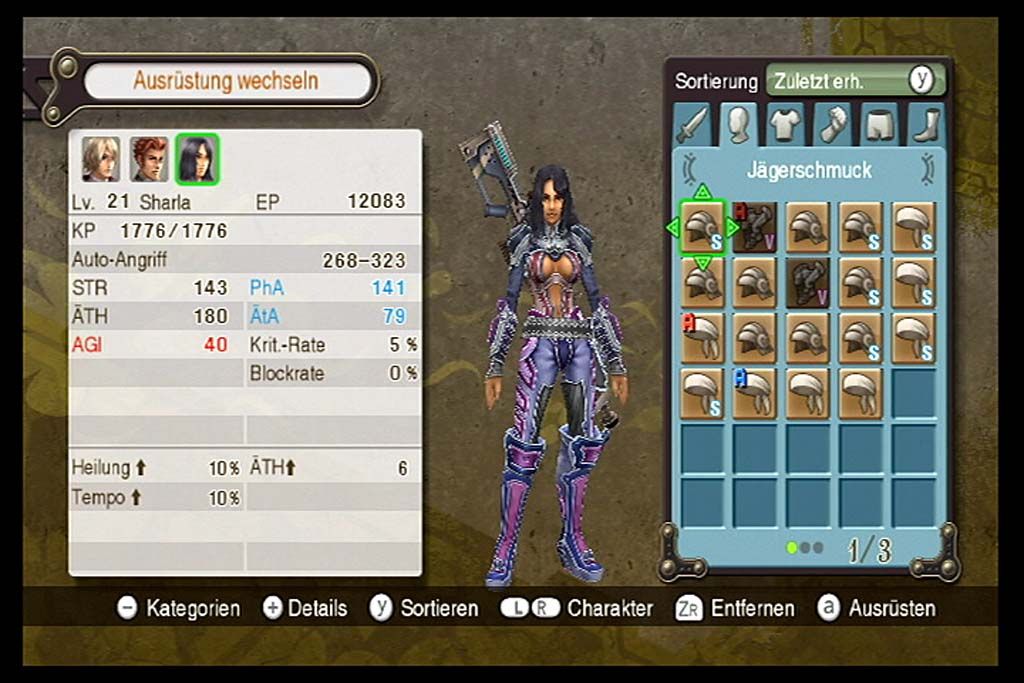Select the dark helmet with red A badge
1024x683 pixels.
pyautogui.click(x=755, y=228)
